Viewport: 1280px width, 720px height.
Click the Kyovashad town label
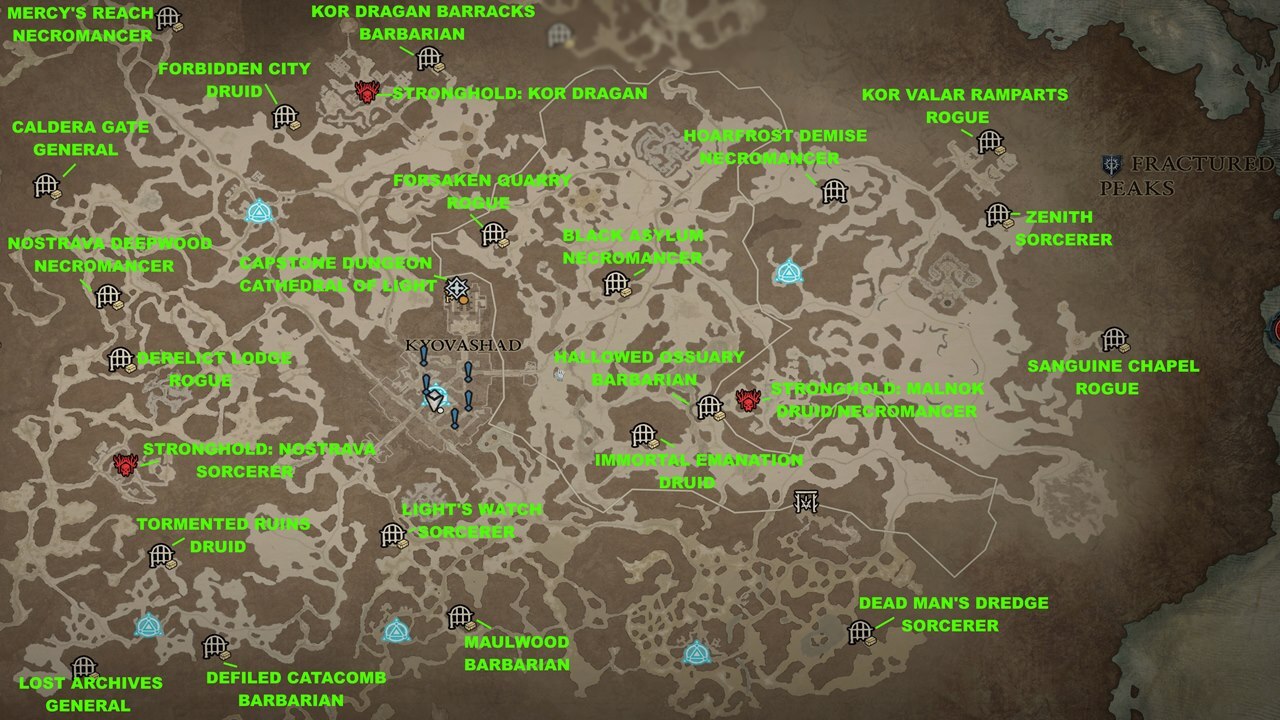click(x=464, y=344)
